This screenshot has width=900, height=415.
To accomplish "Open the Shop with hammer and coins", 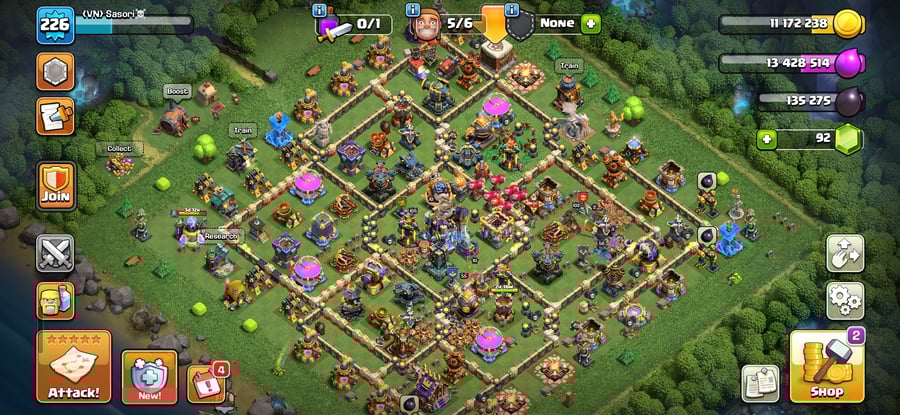I will [x=826, y=367].
